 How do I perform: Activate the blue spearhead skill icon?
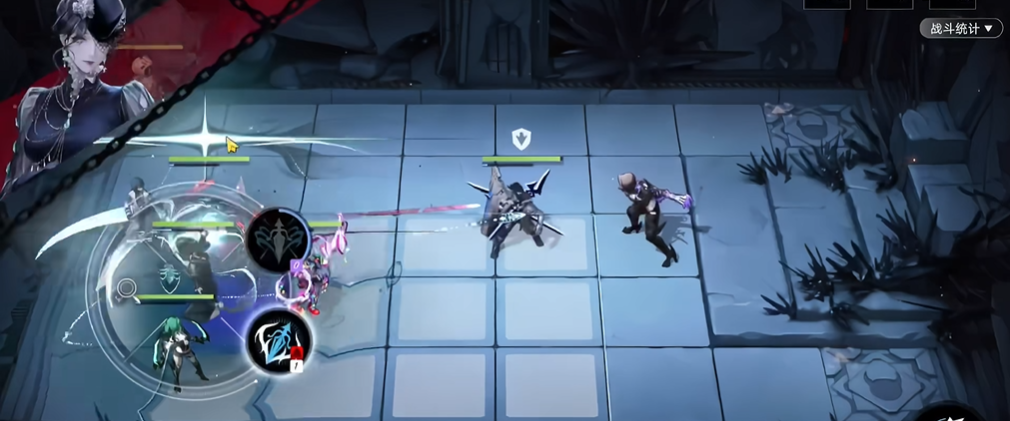coord(278,340)
